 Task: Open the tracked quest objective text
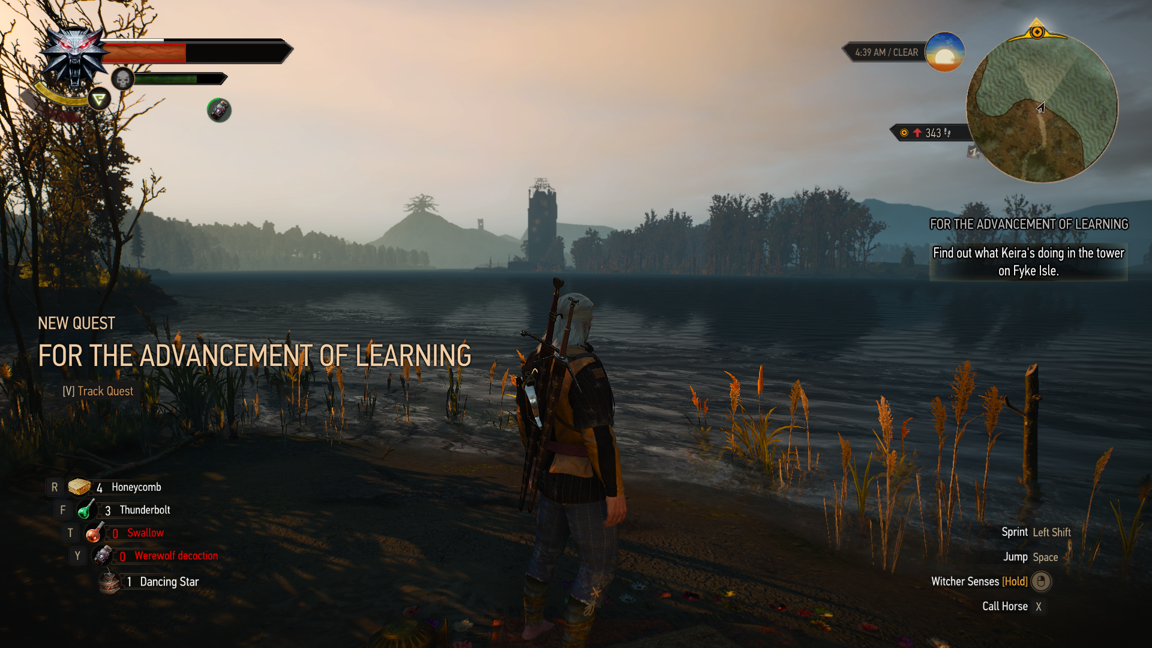(x=1028, y=262)
